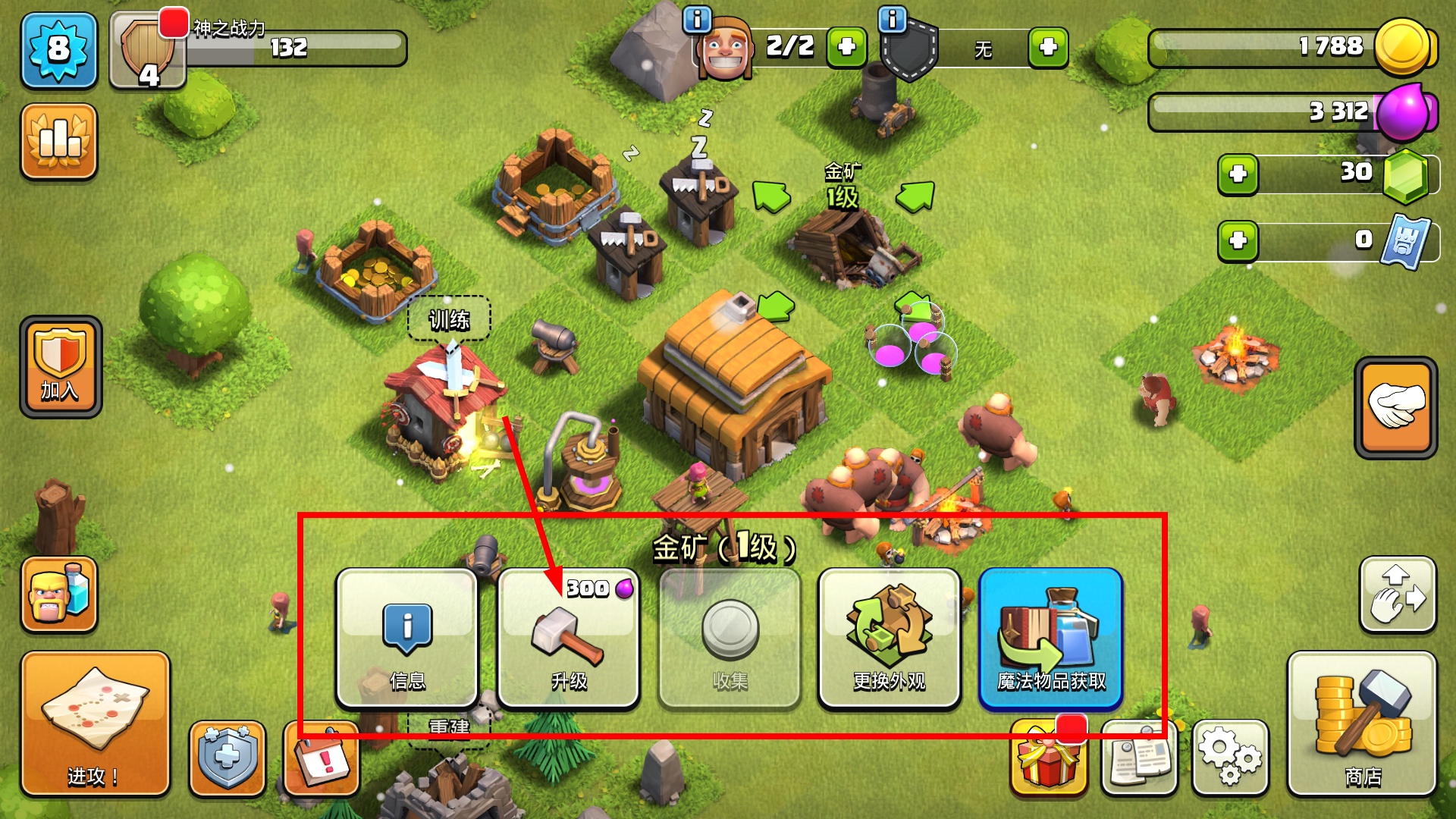Open the 信息 info panel for the gold mine
This screenshot has height=819, width=1456.
(407, 638)
